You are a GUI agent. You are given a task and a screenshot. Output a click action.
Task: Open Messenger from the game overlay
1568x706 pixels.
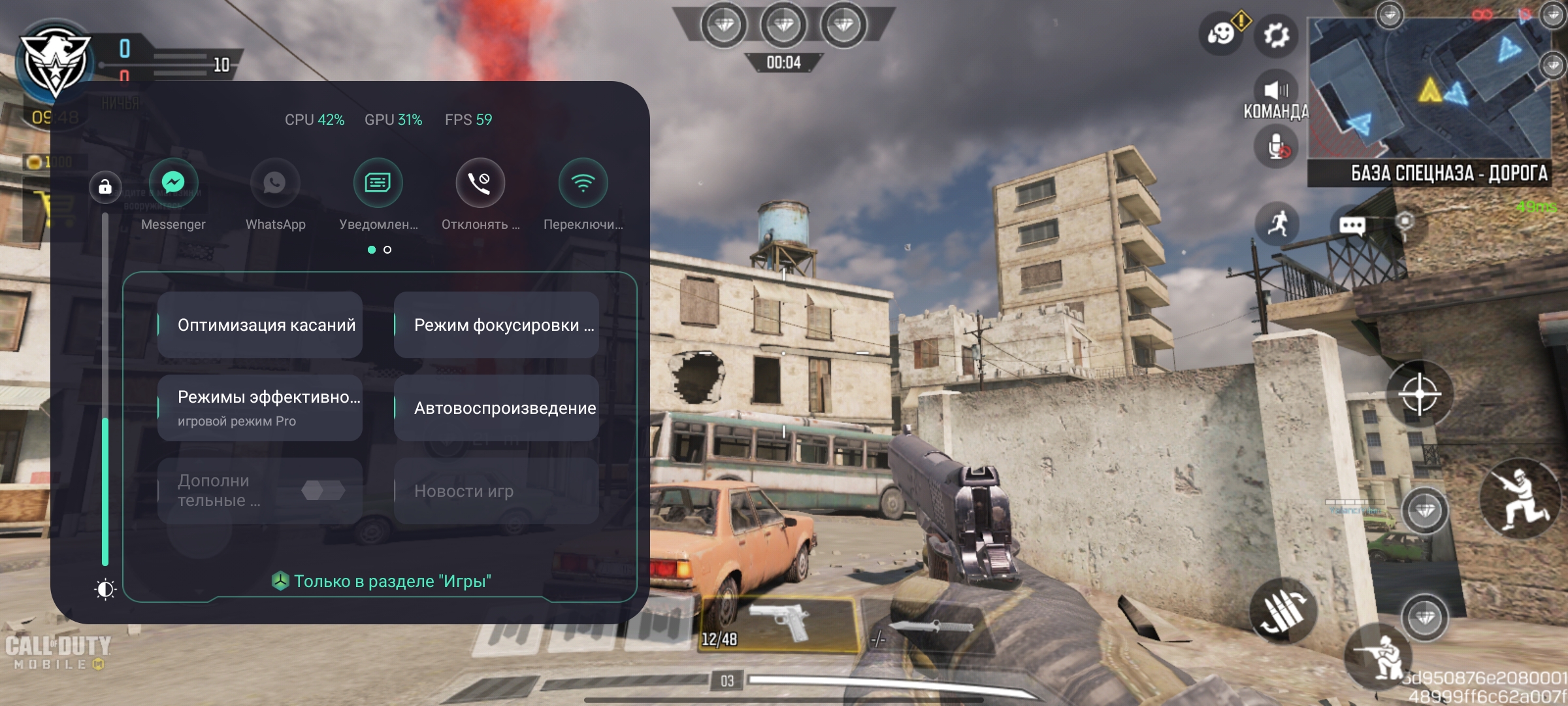pos(173,183)
